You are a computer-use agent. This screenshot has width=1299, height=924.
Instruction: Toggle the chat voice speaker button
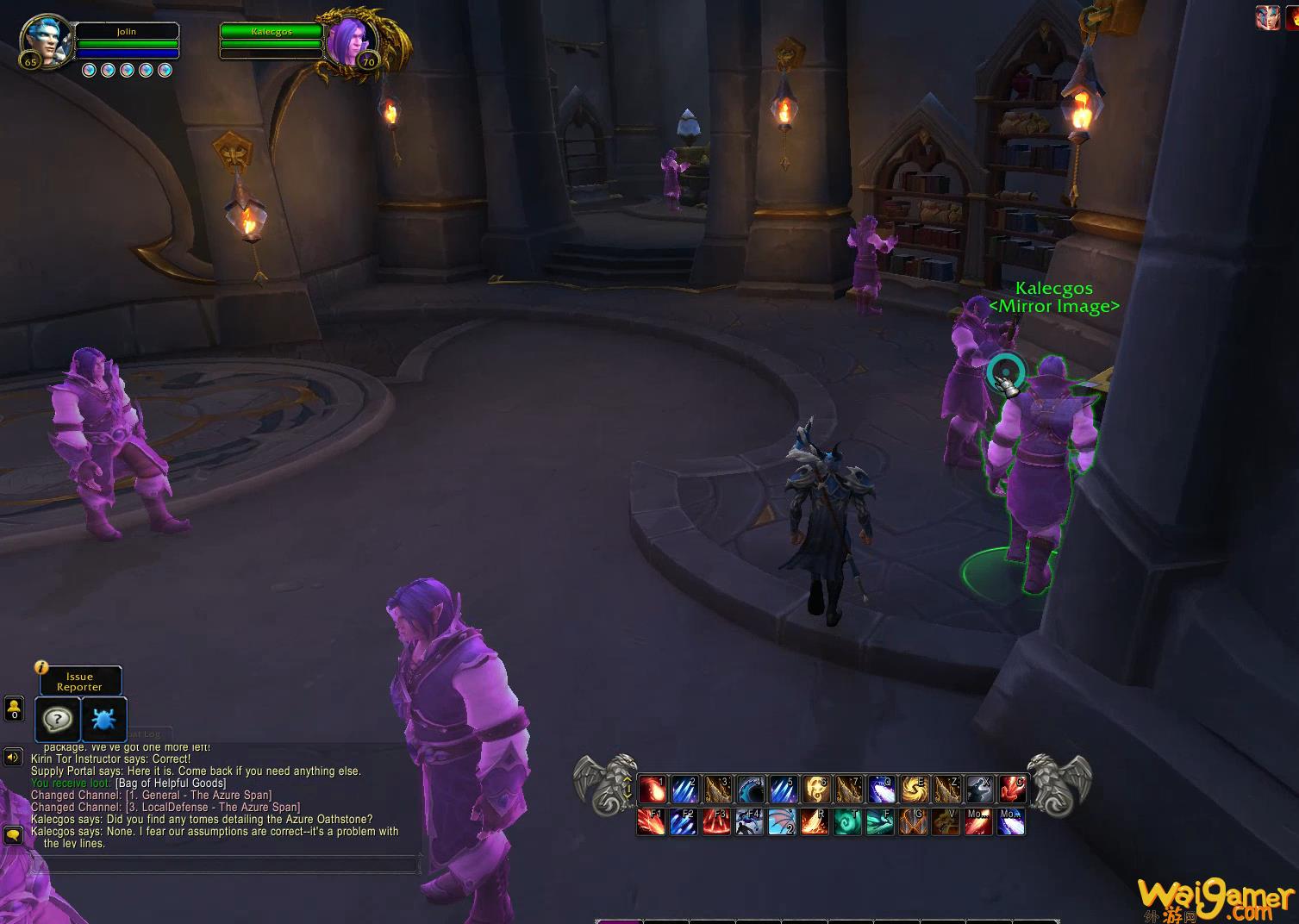13,758
